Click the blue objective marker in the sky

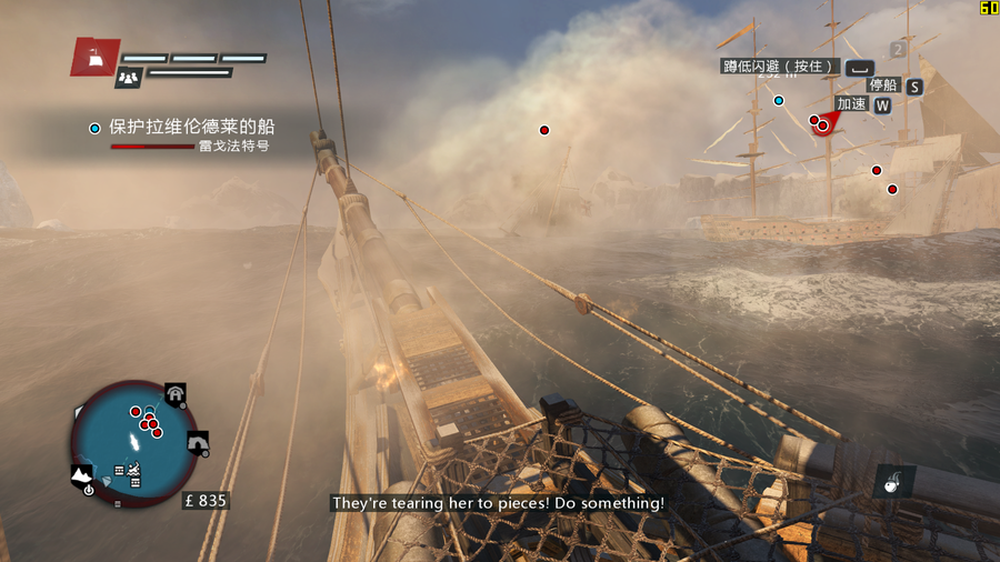click(x=779, y=100)
